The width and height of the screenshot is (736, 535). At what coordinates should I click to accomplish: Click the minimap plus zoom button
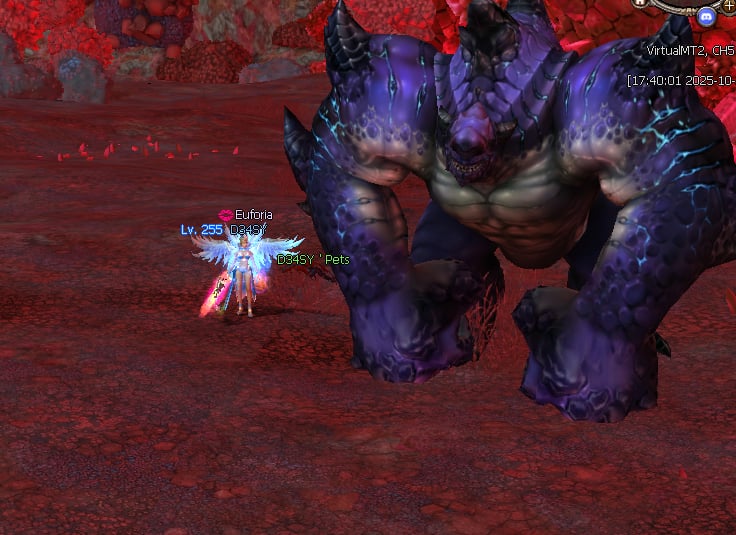coord(729,4)
